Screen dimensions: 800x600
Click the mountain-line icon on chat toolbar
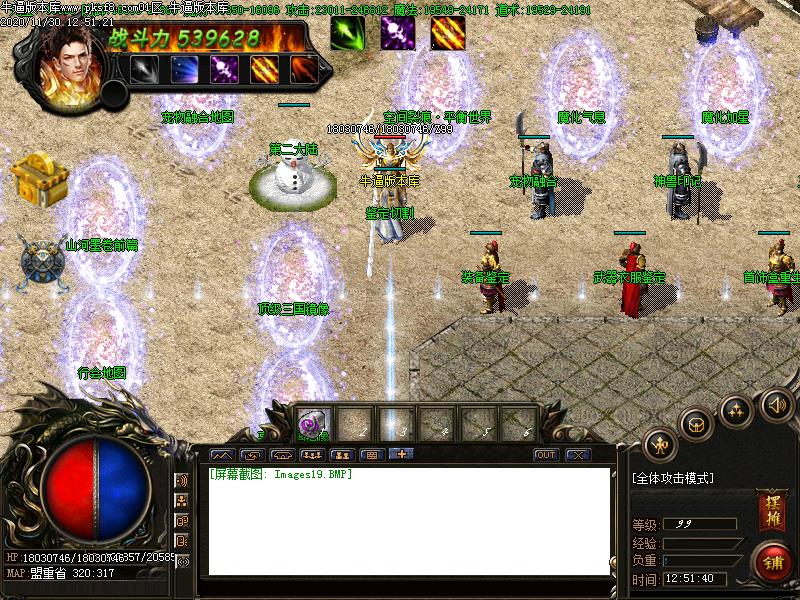tap(220, 454)
